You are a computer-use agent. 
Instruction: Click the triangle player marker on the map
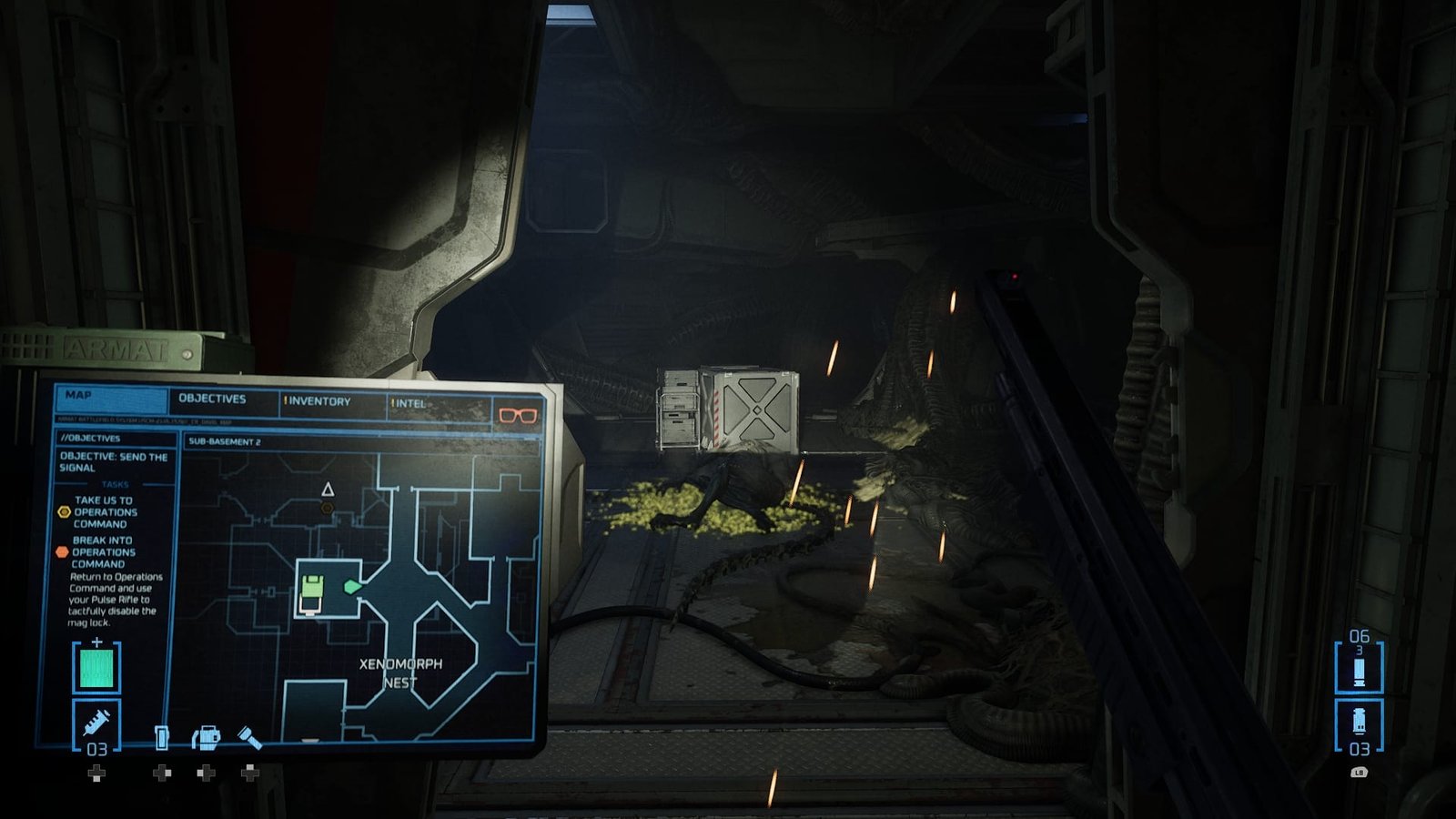click(x=328, y=490)
